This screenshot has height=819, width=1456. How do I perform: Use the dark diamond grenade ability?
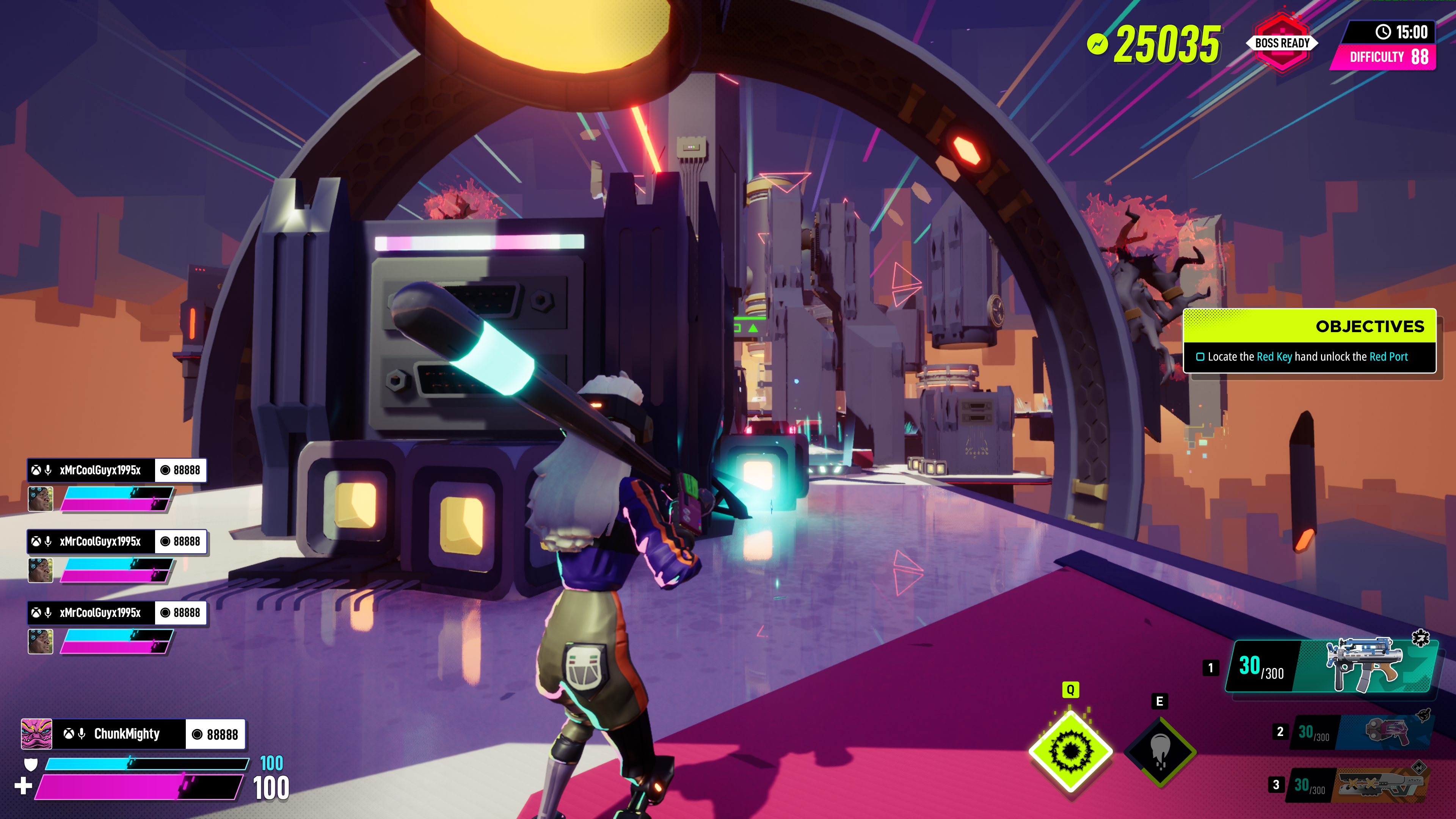pyautogui.click(x=1160, y=751)
